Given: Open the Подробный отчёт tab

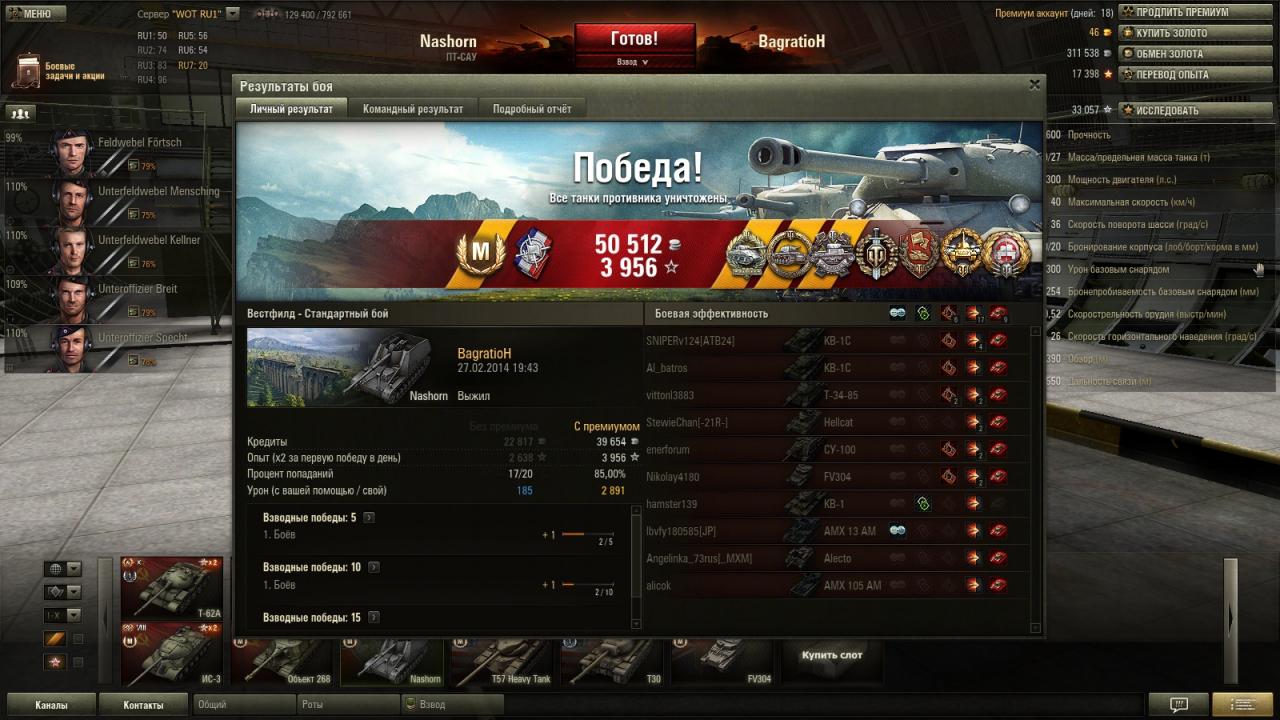Looking at the screenshot, I should click(532, 109).
